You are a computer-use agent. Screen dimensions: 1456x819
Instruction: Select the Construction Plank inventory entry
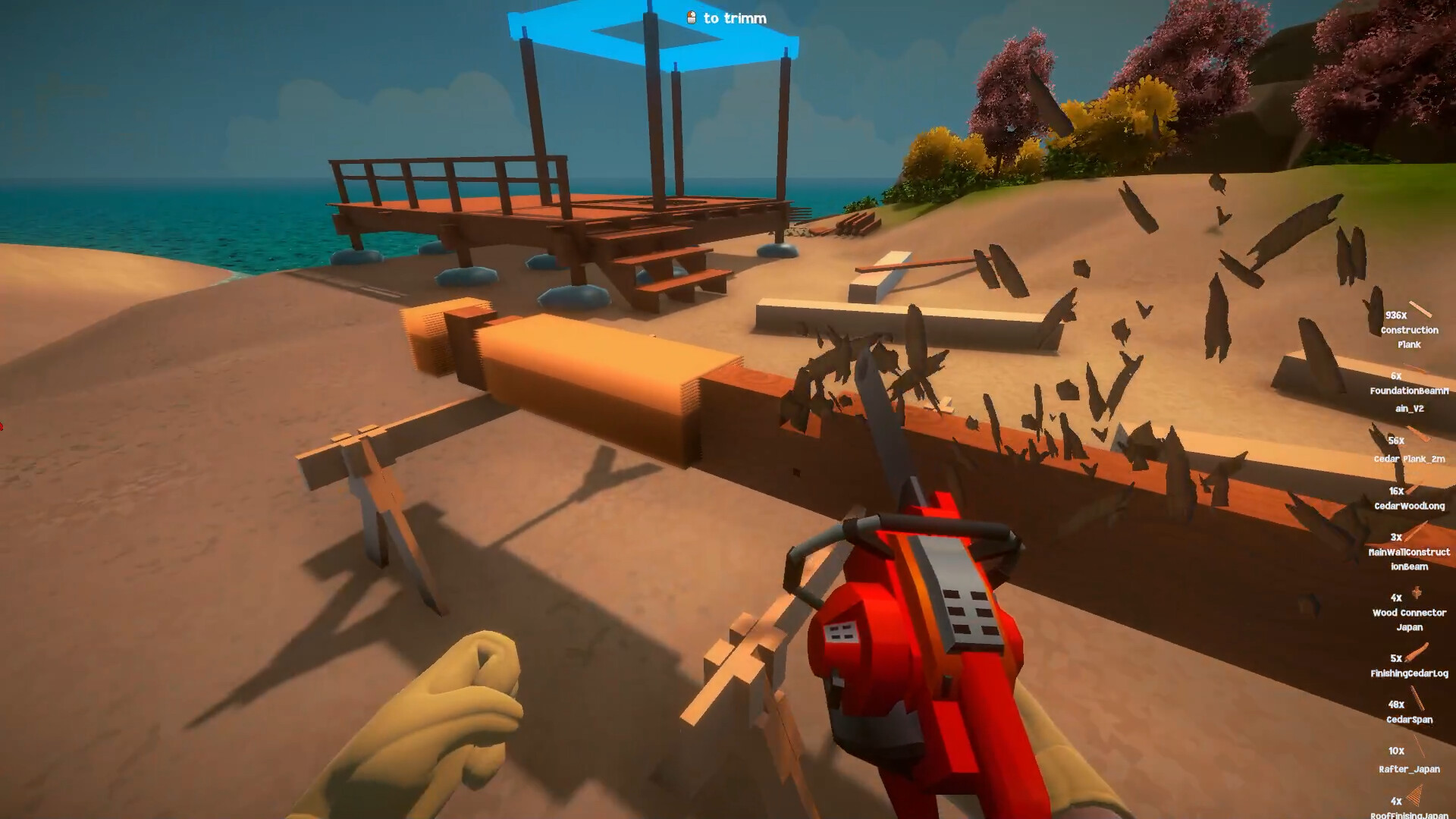1409,330
